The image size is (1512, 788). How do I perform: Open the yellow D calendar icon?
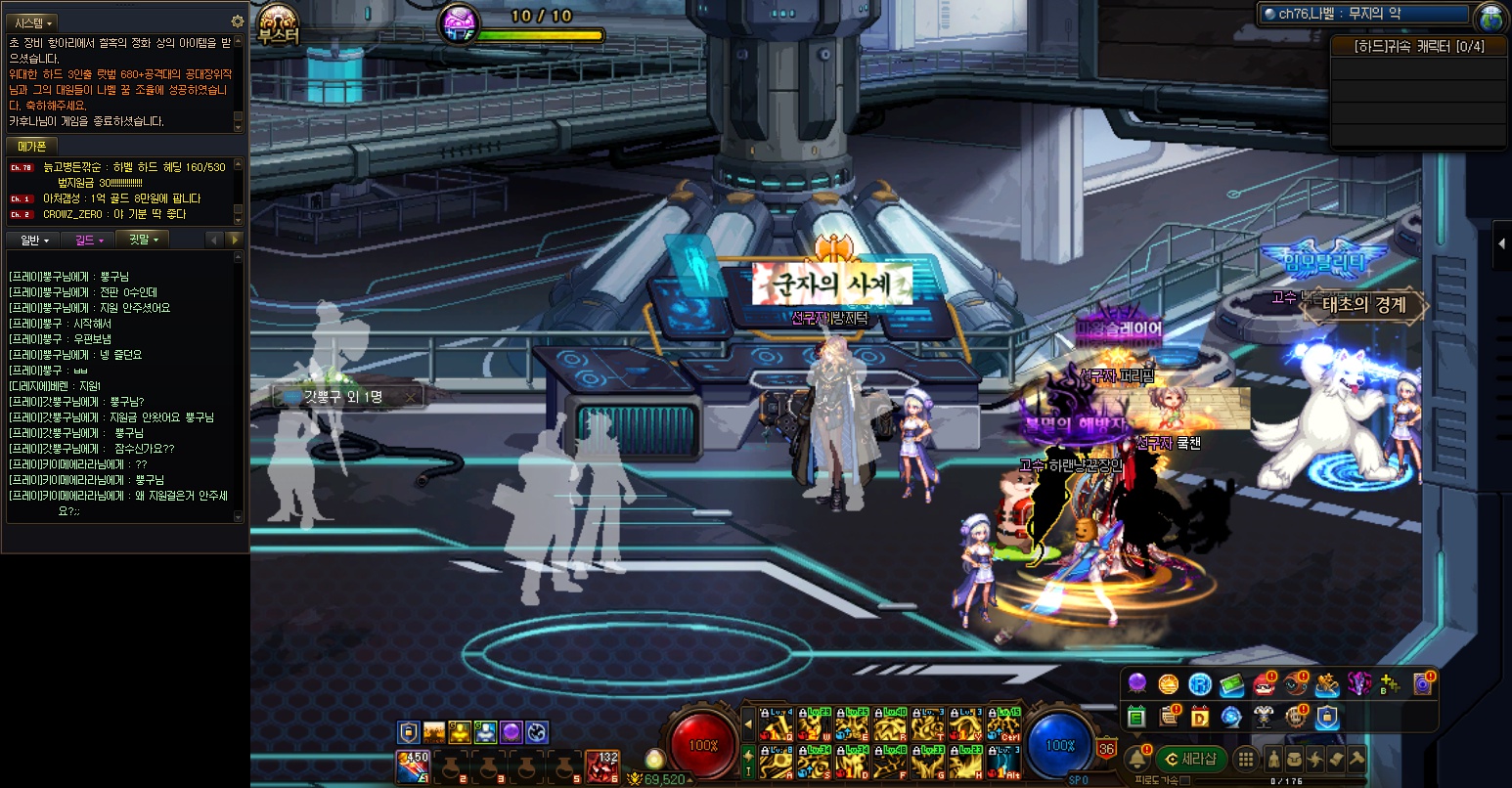(x=1200, y=717)
